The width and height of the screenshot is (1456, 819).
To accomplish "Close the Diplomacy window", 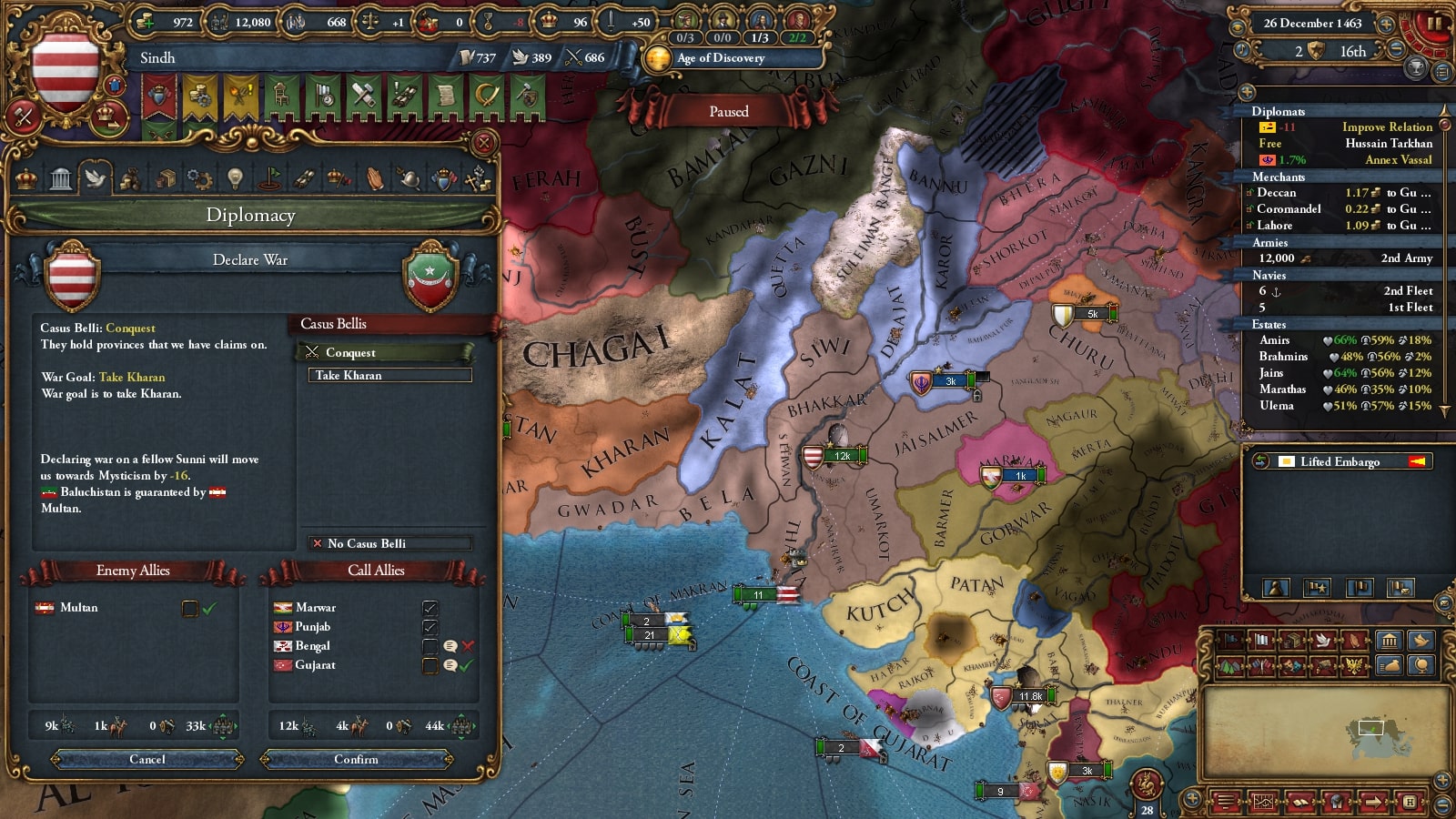I will click(484, 143).
